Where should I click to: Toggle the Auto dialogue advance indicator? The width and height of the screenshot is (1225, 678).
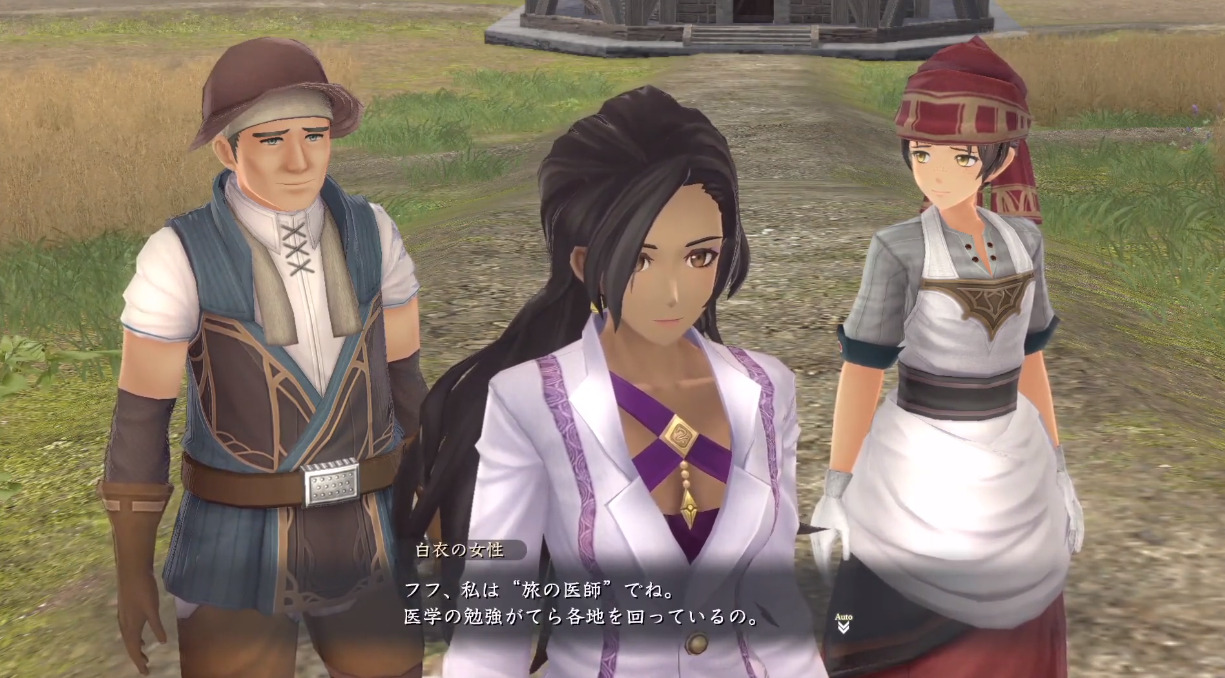842,624
